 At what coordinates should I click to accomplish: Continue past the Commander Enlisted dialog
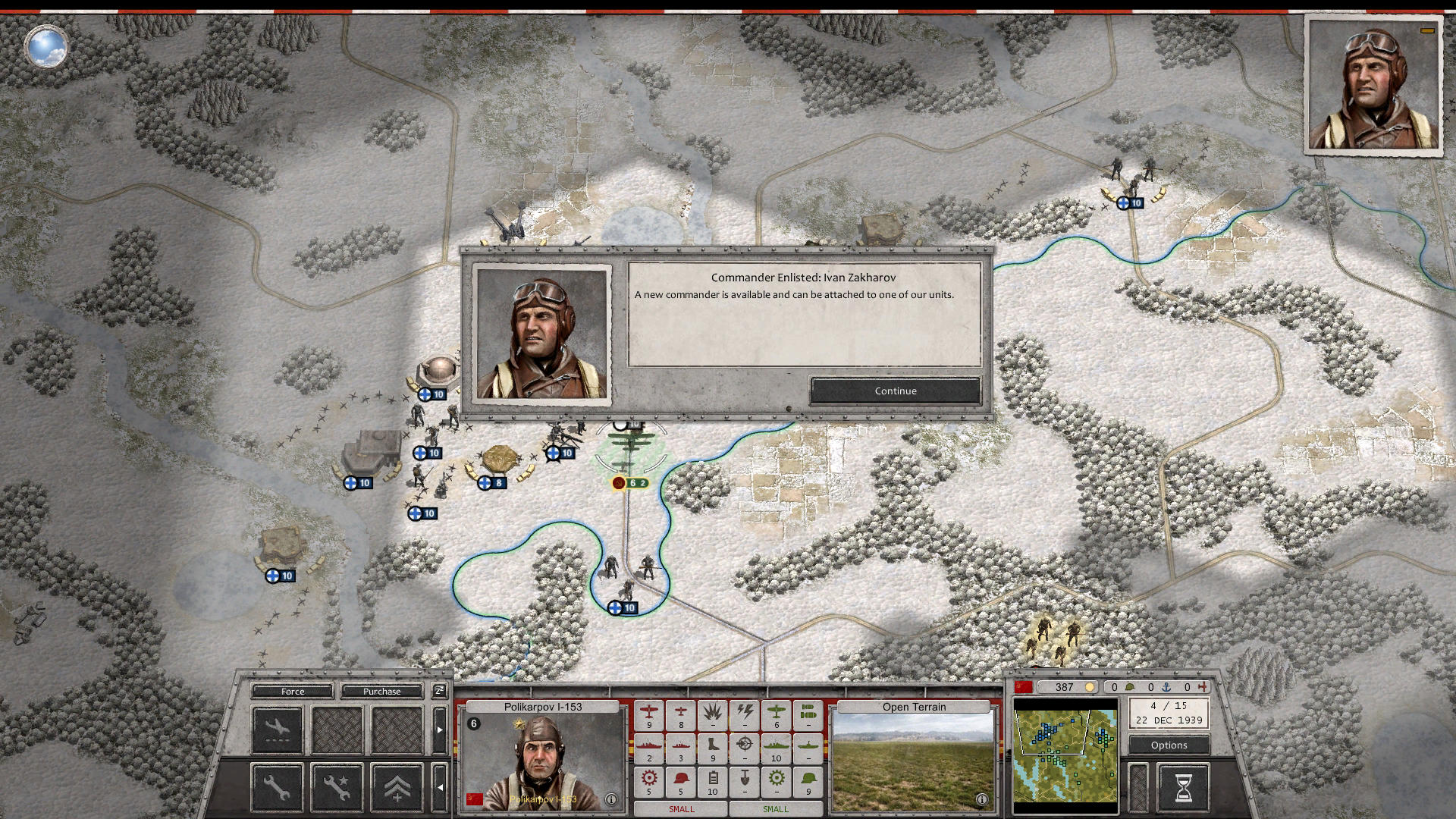896,391
